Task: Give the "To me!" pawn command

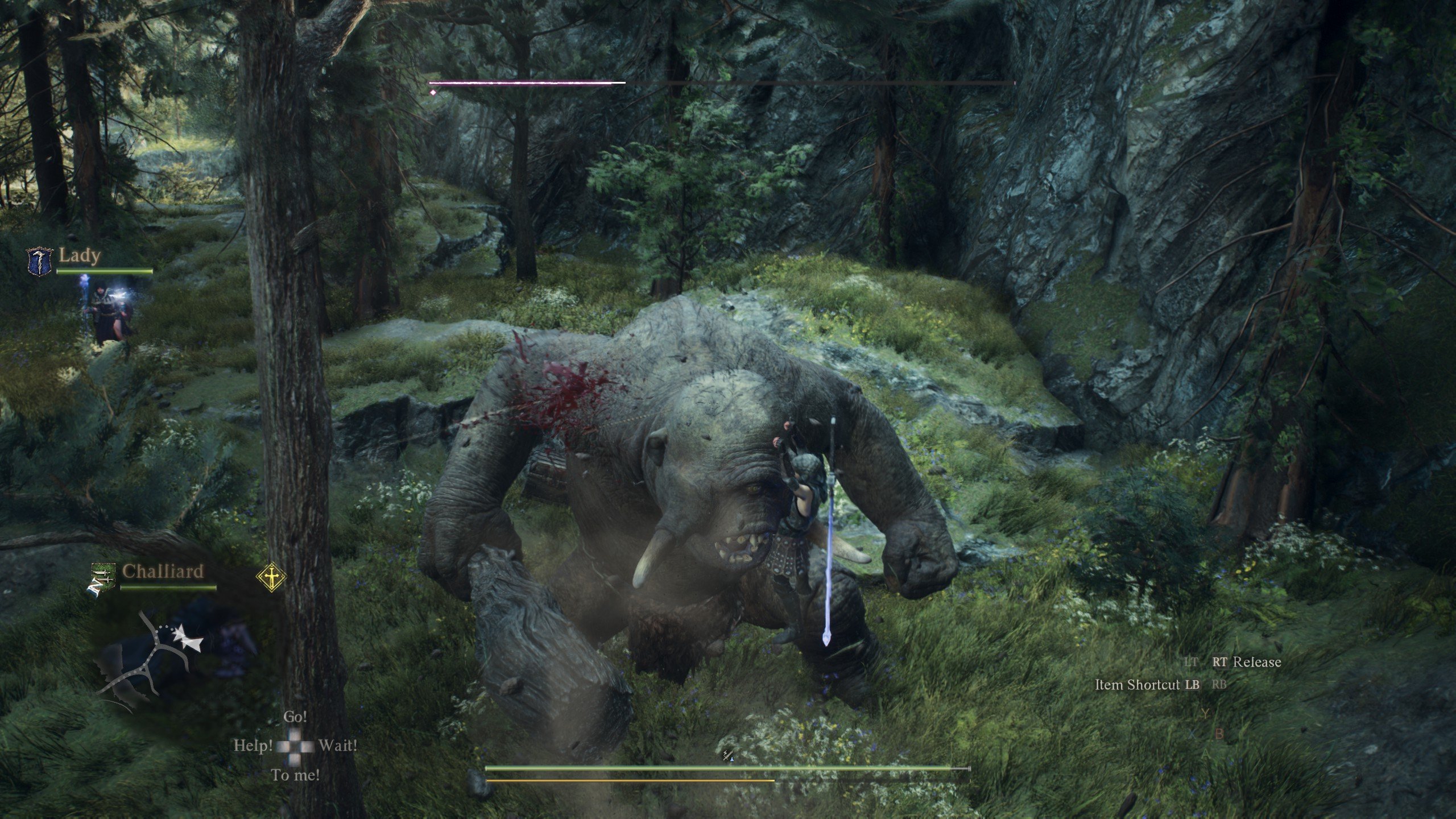Action: [x=295, y=775]
